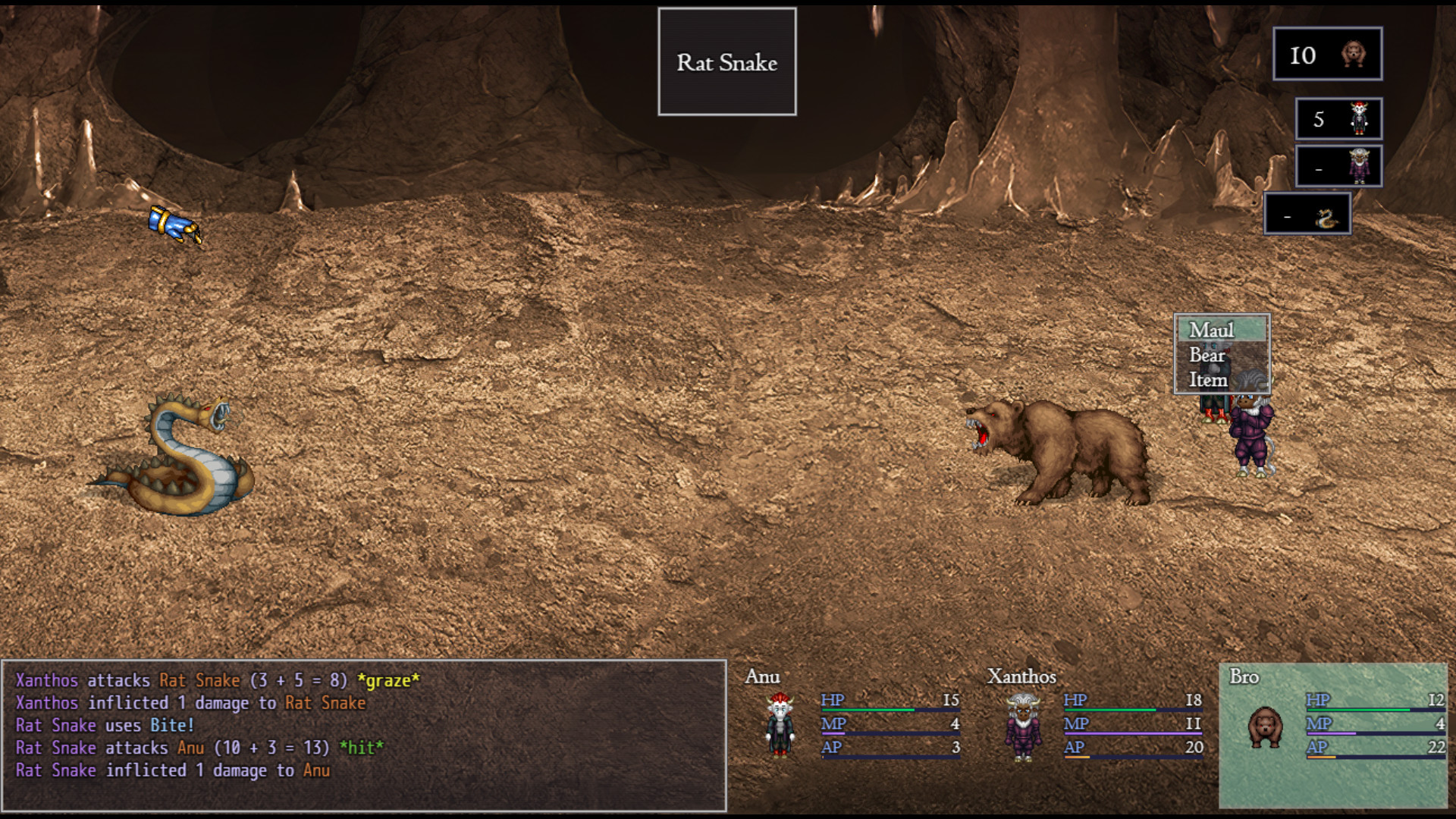Viewport: 1456px width, 819px height.
Task: Click Xanthos's turn-order portrait on the right
Action: 1341,166
